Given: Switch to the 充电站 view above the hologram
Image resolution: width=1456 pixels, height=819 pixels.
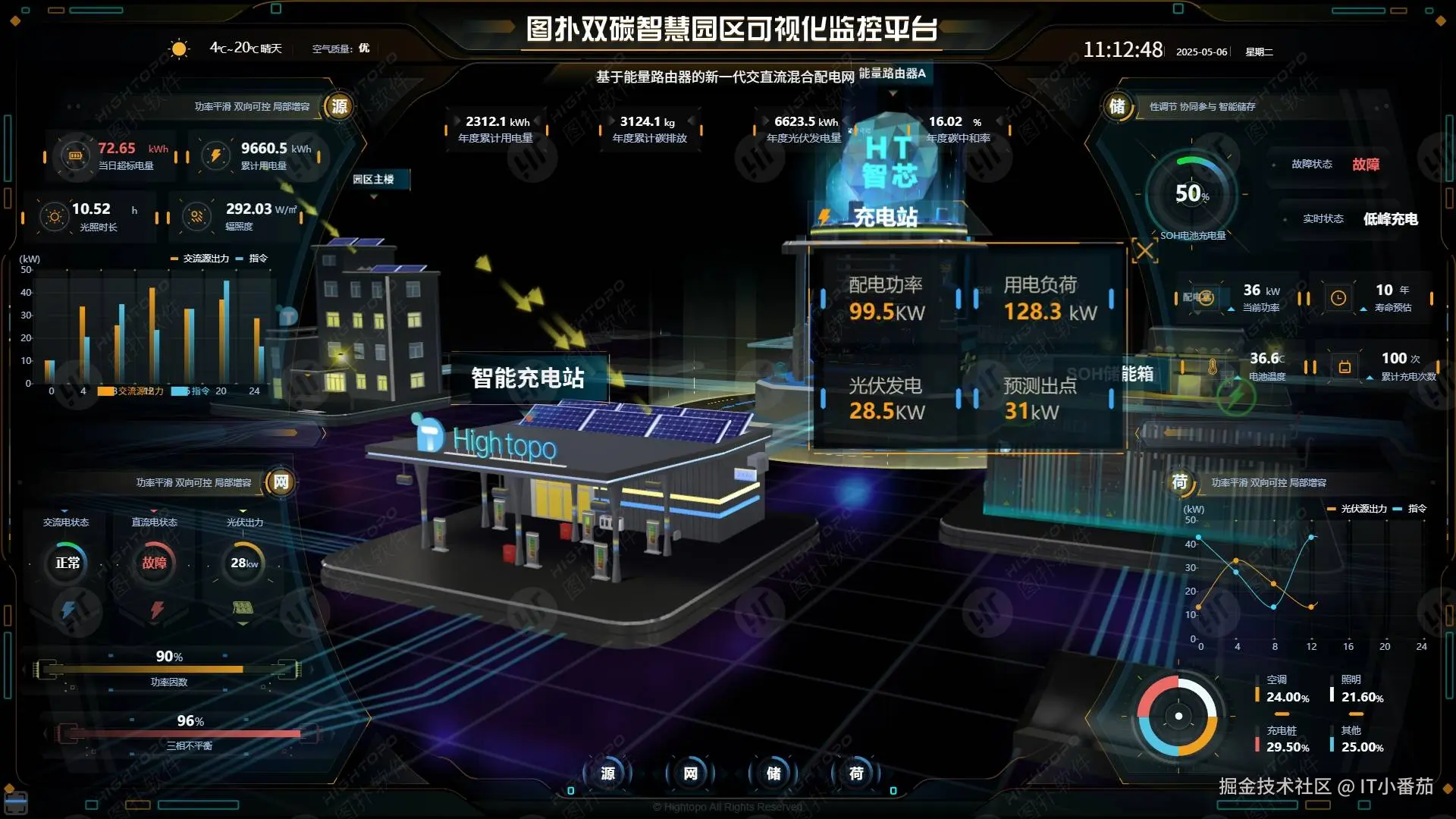Looking at the screenshot, I should 884,218.
